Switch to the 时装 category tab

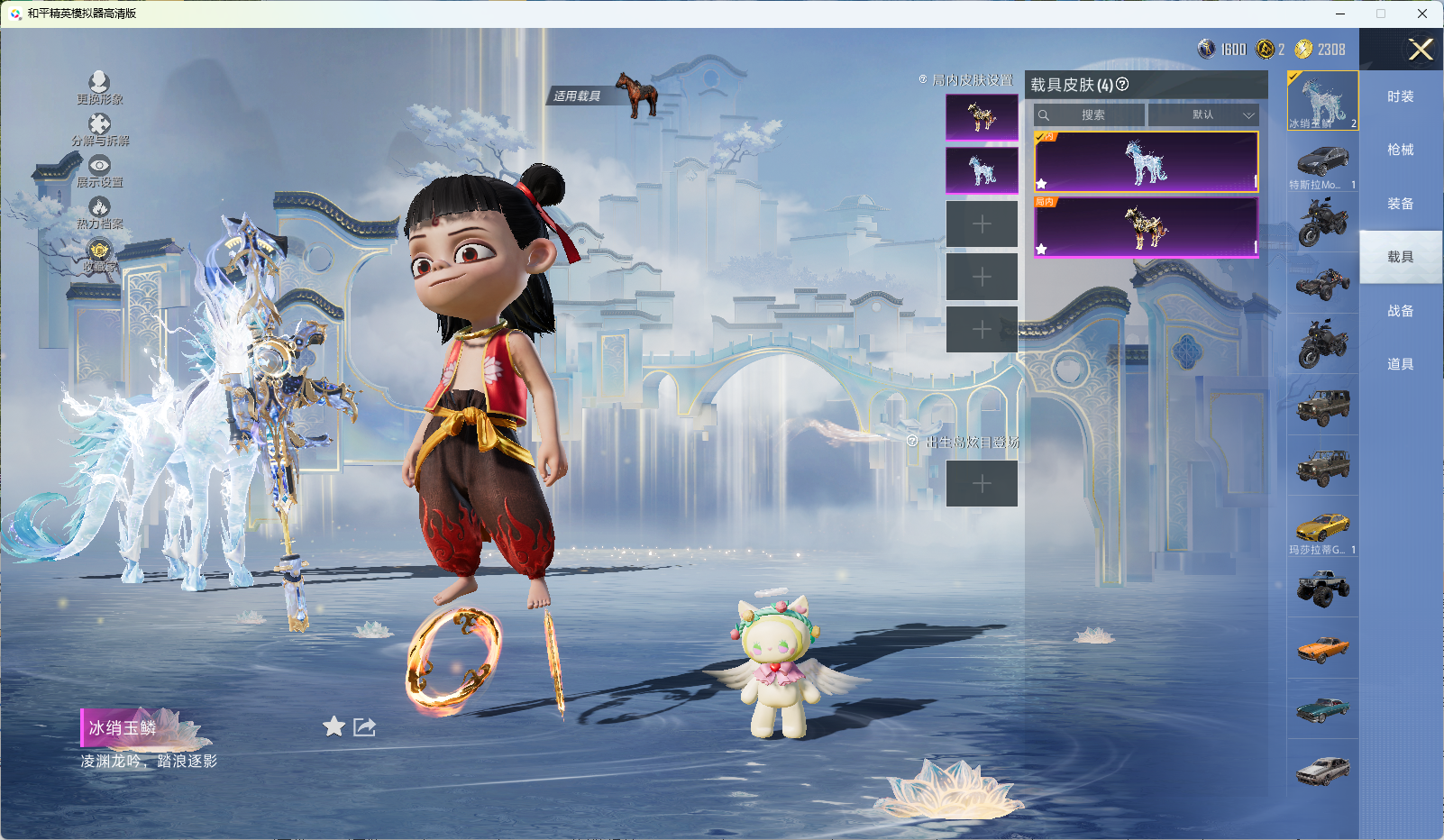(1400, 96)
